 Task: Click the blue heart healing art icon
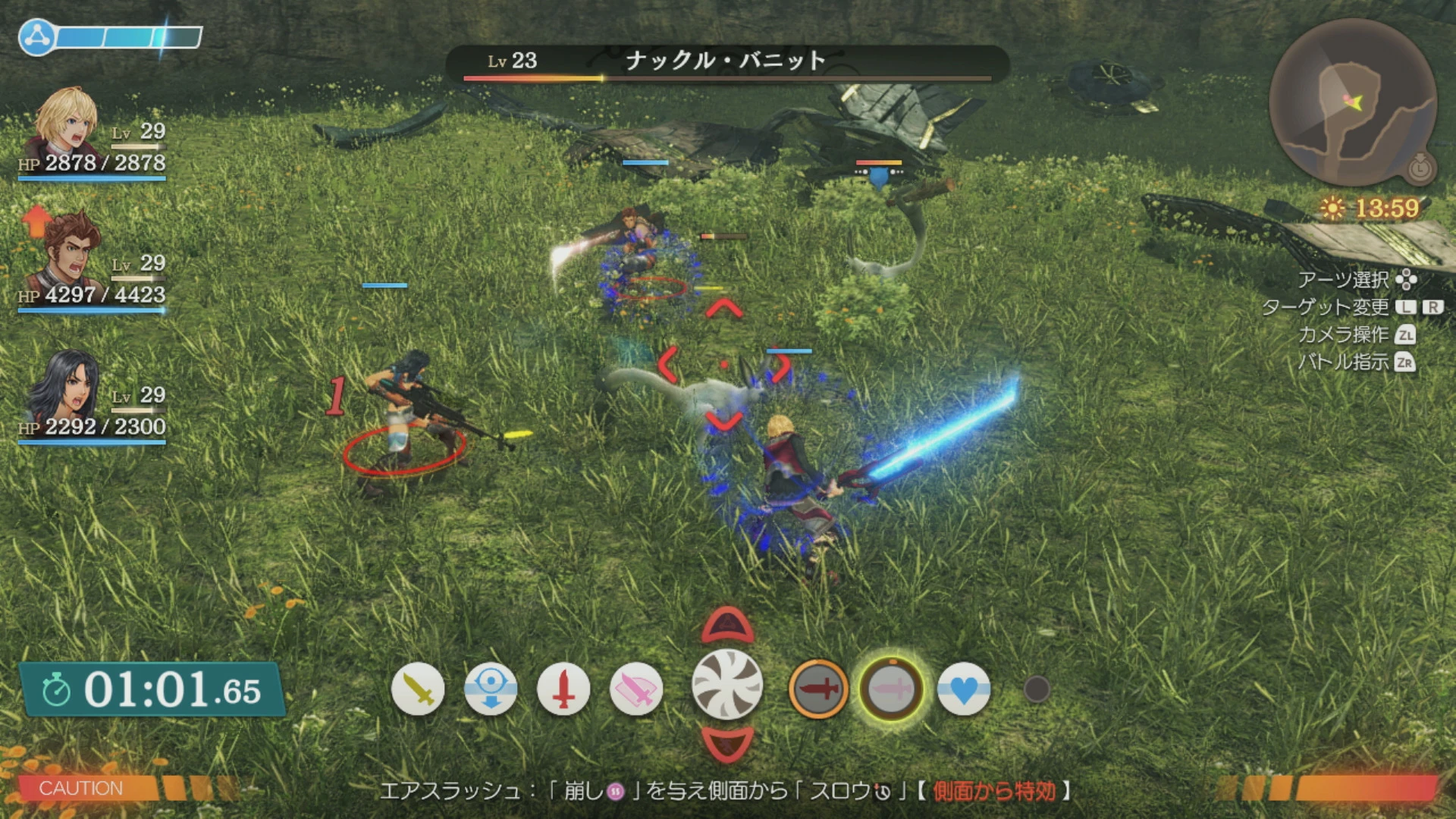[x=965, y=689]
